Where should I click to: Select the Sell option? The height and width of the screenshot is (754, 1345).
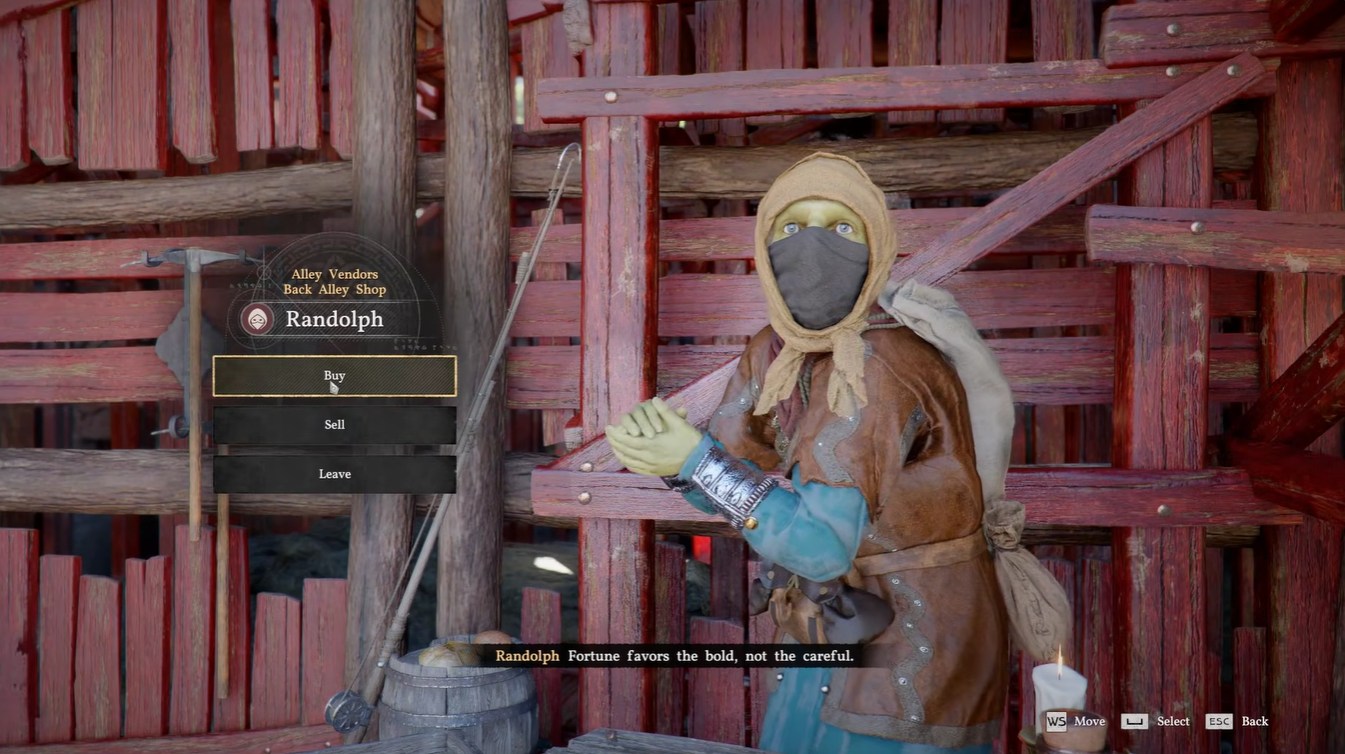pyautogui.click(x=334, y=425)
